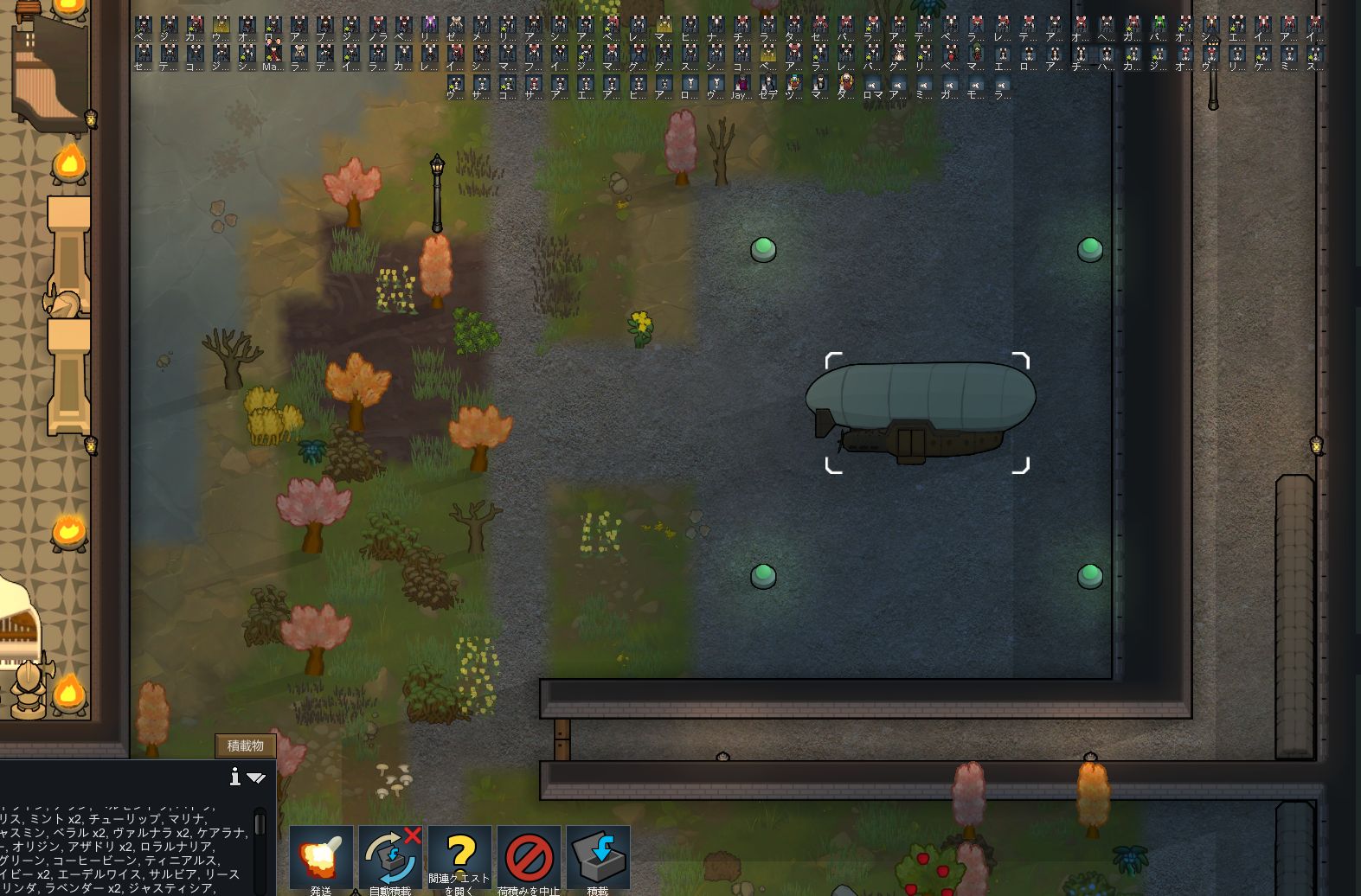Toggle the 自動積載 auto-load command
Viewport: 1361px width, 896px height.
[390, 856]
